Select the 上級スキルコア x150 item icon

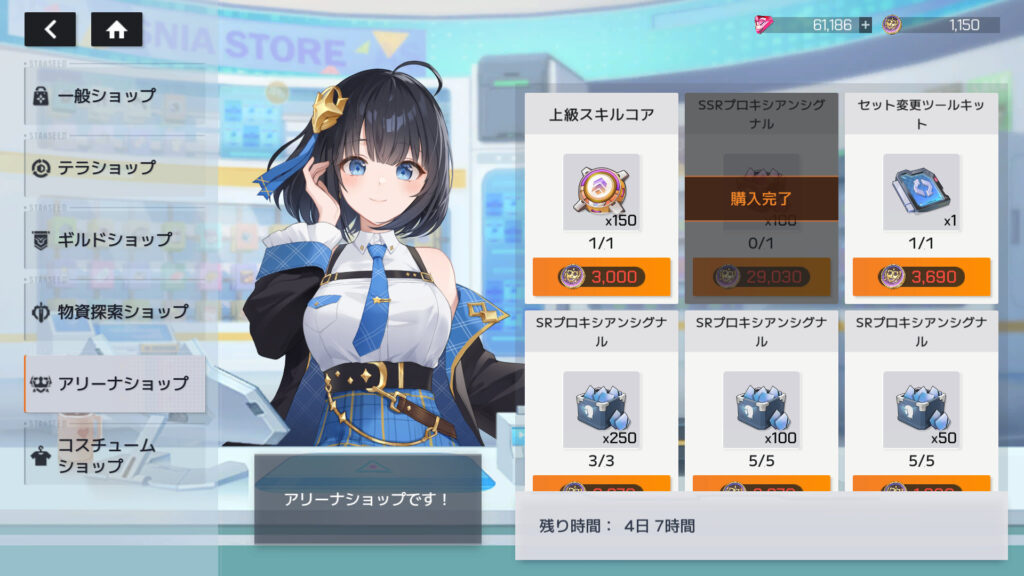[x=601, y=192]
